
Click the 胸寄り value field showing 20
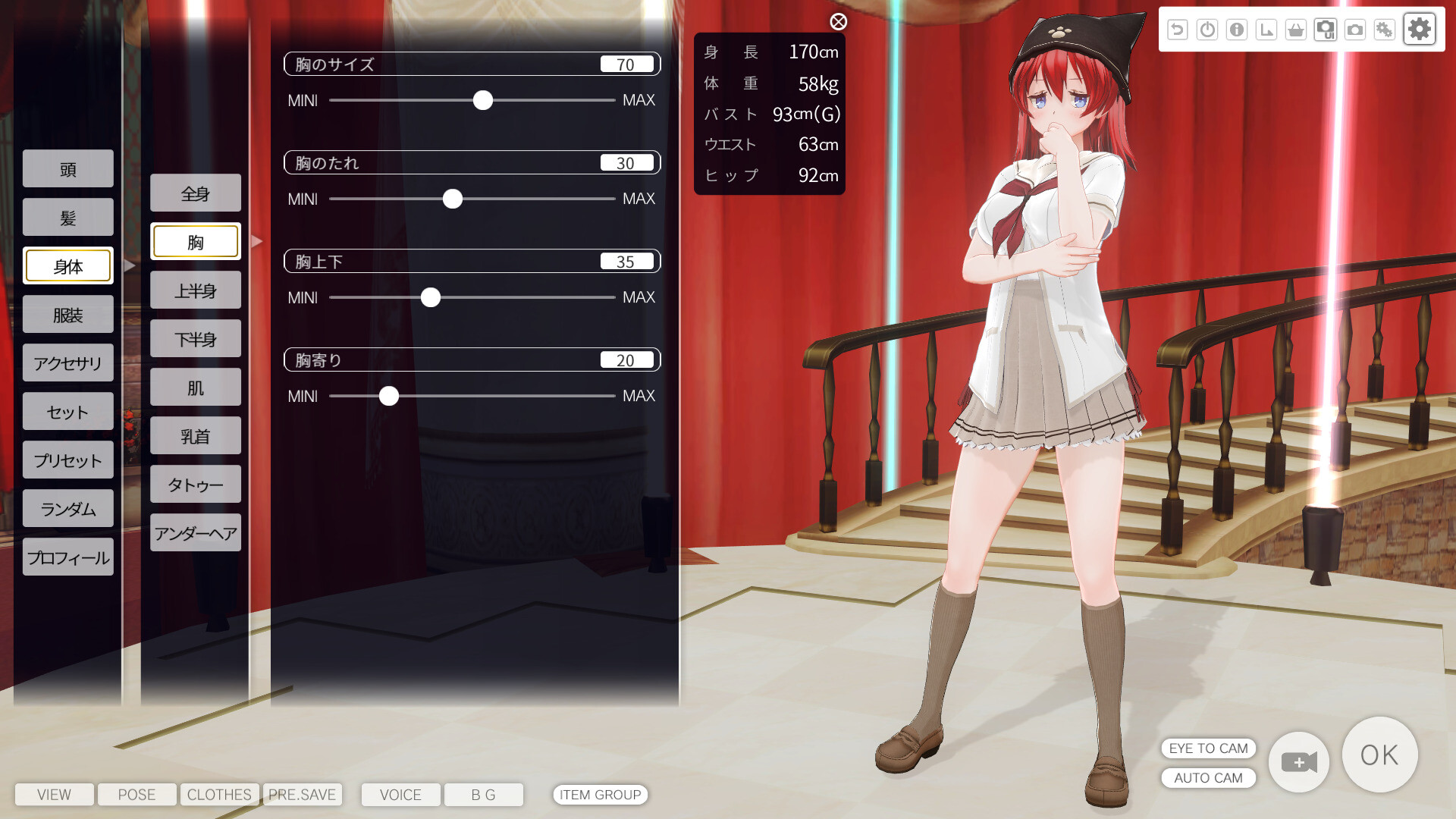tap(626, 360)
